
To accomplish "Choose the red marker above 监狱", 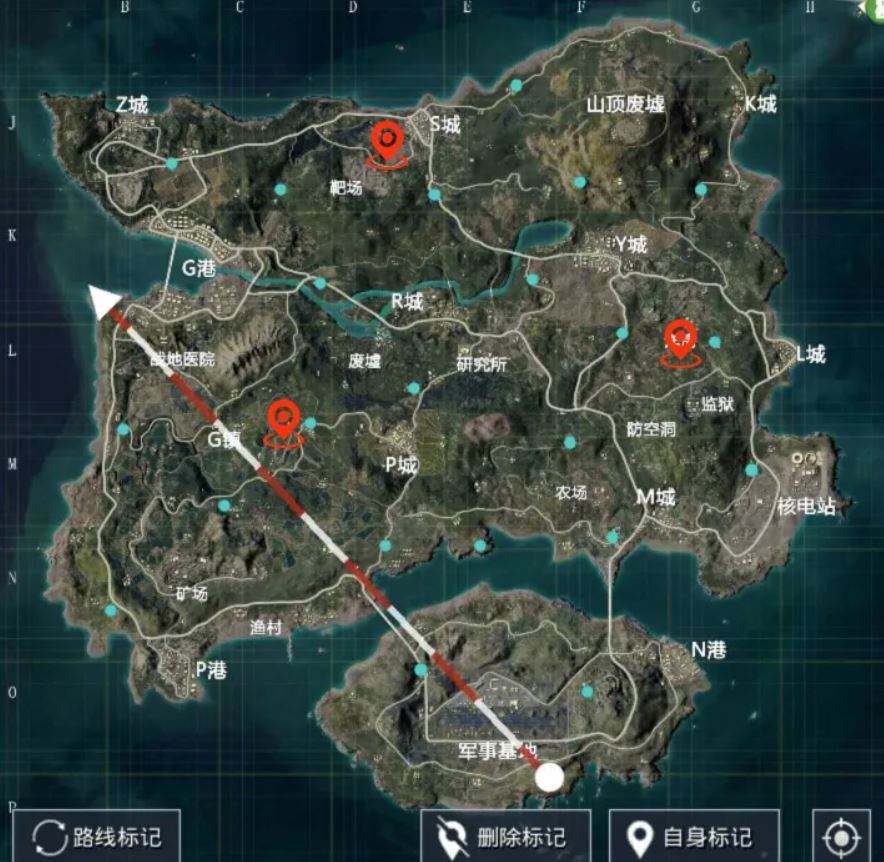I will coord(681,339).
